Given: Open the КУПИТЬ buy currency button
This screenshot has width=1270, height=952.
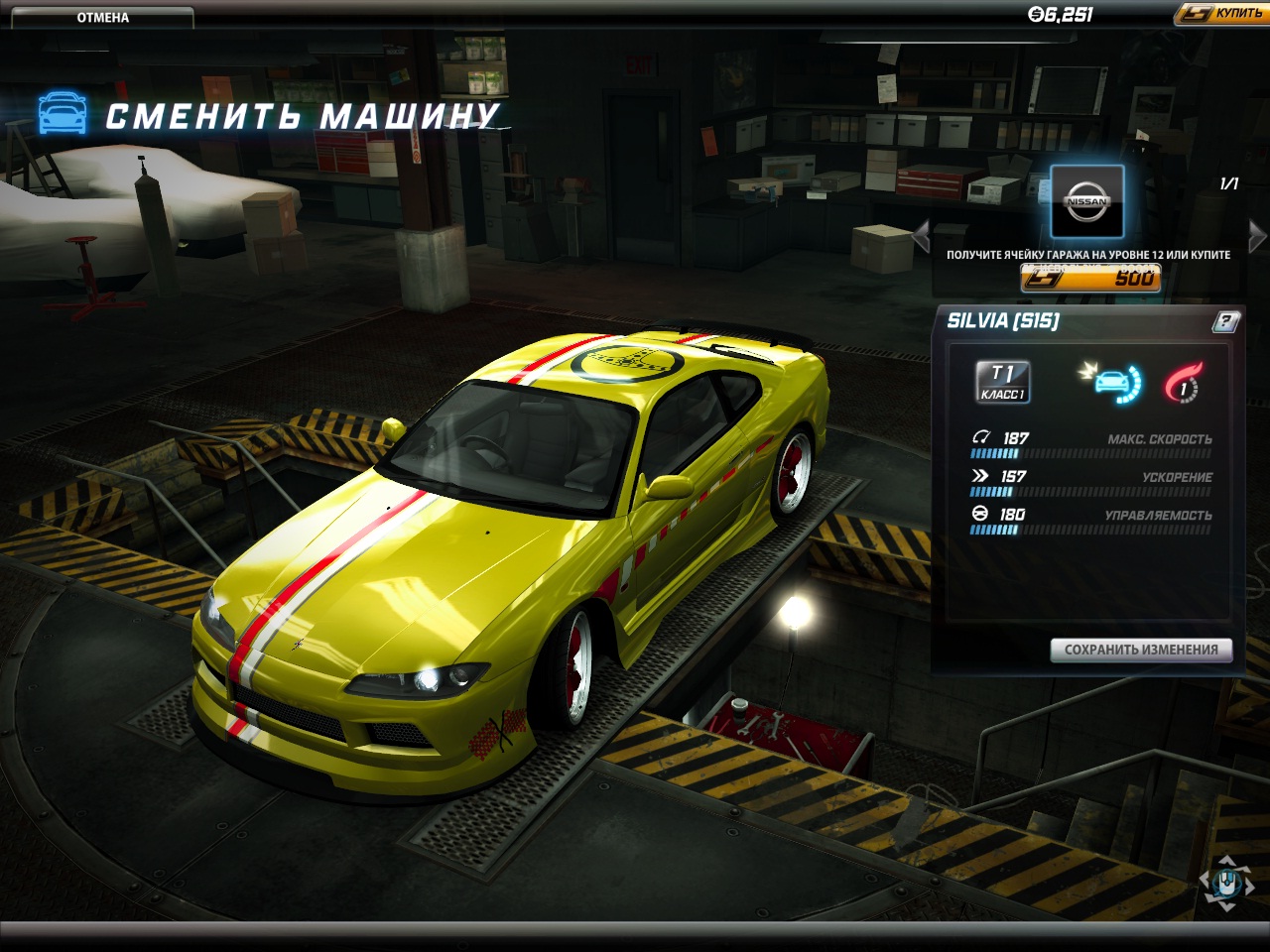Looking at the screenshot, I should point(1222,13).
